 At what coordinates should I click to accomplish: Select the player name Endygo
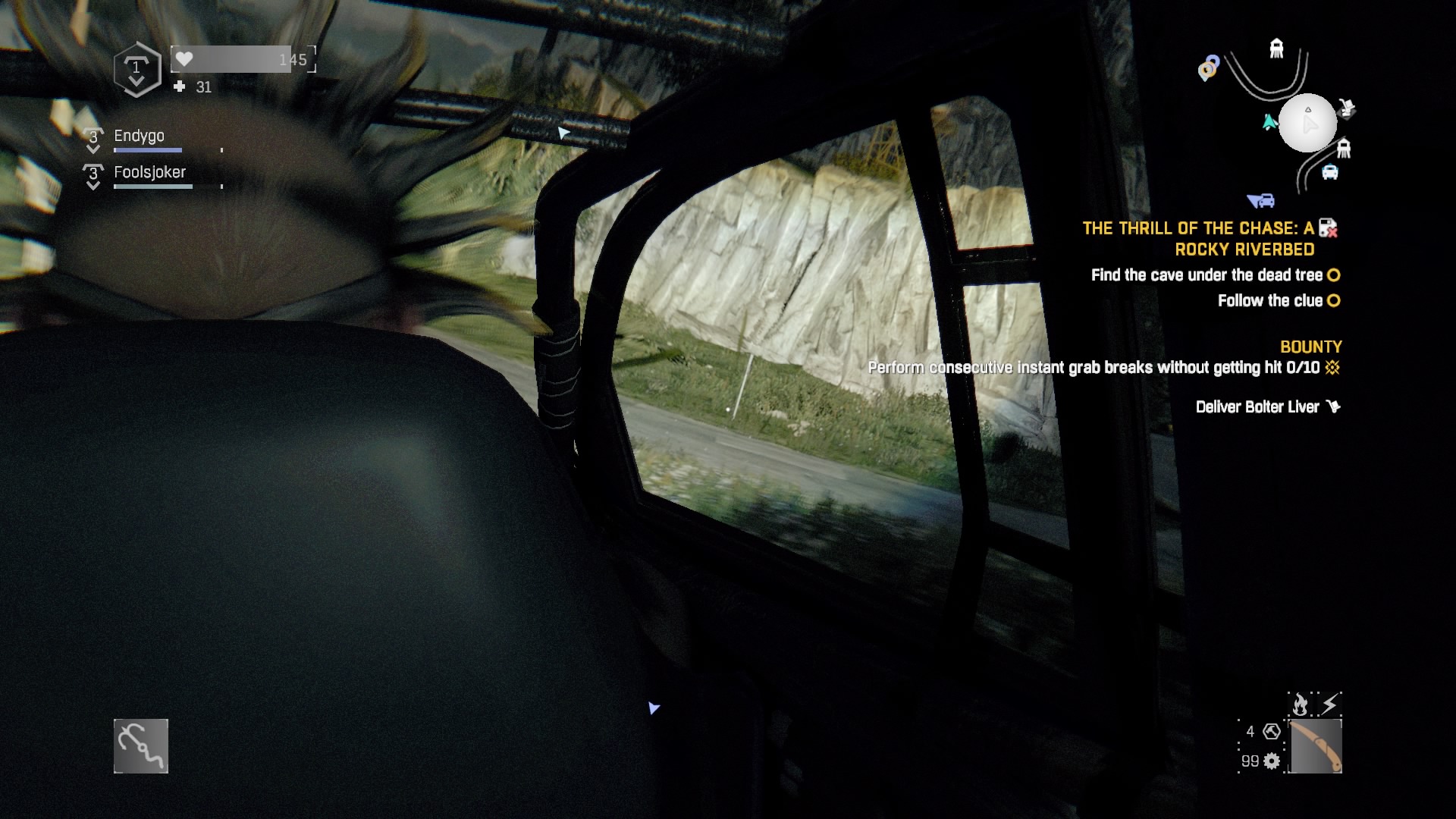(x=139, y=136)
